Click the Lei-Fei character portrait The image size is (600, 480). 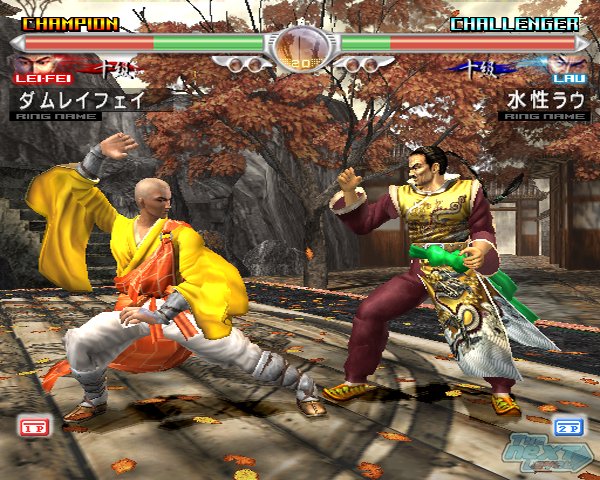30,66
